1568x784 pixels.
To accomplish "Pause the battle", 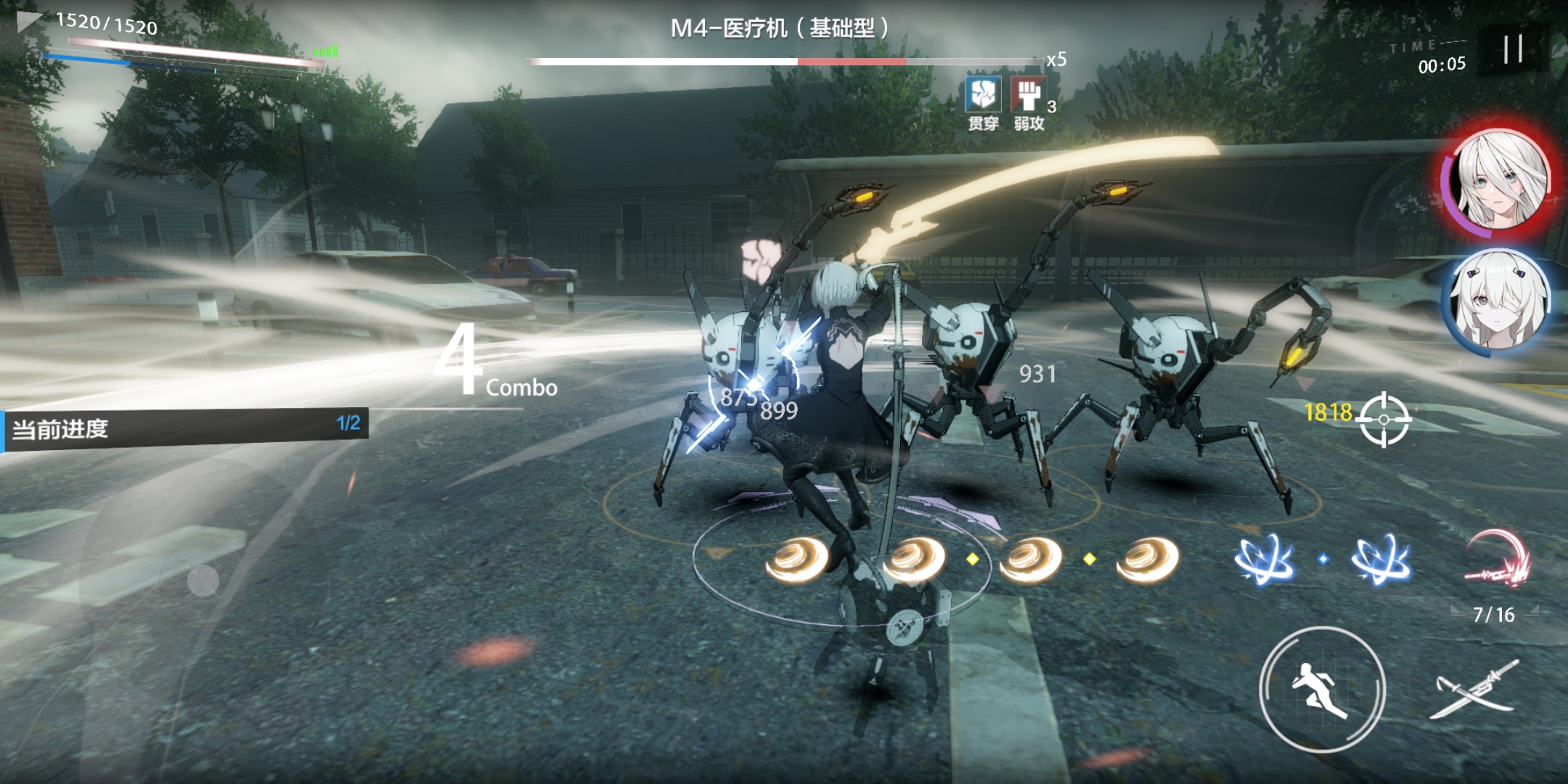I will pos(1513,49).
